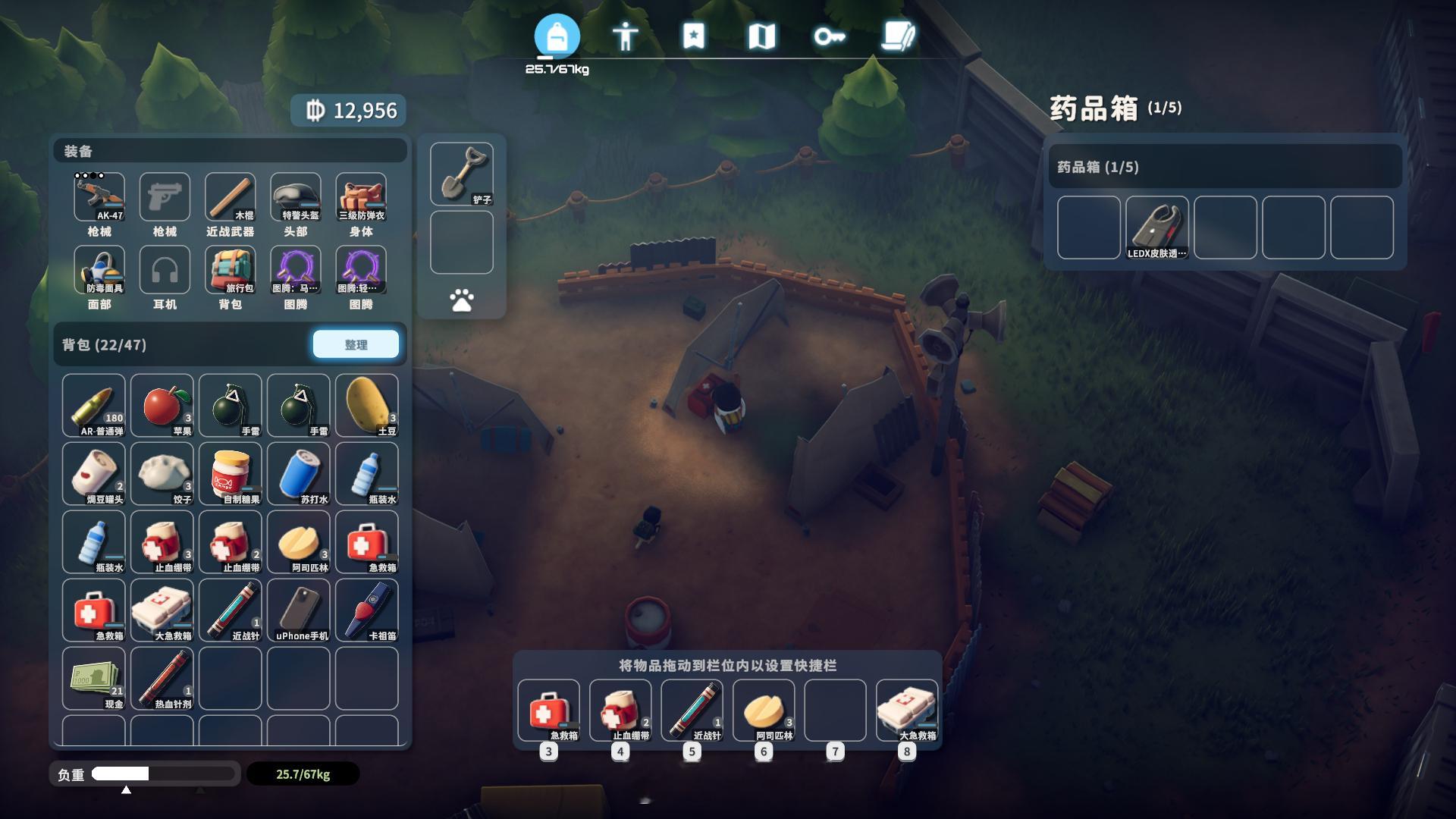Open the backpack tab at top
The width and height of the screenshot is (1456, 819).
[557, 36]
